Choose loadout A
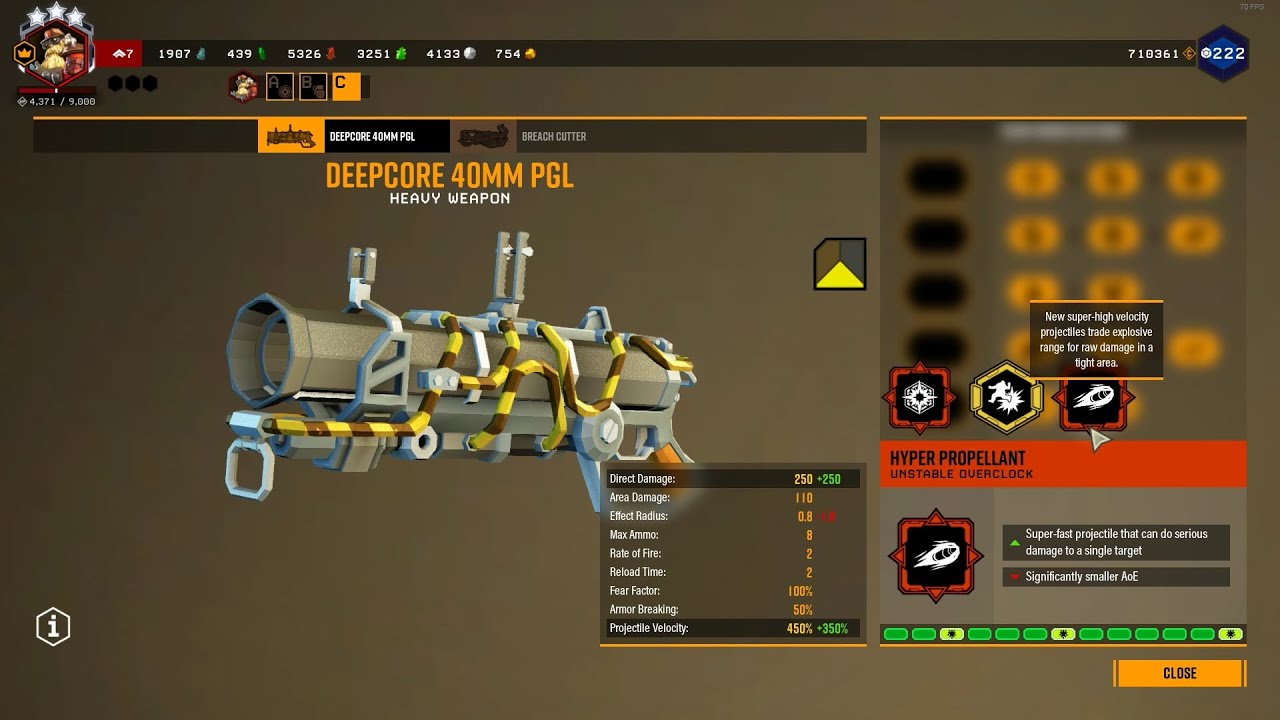This screenshot has height=720, width=1280. 279,87
